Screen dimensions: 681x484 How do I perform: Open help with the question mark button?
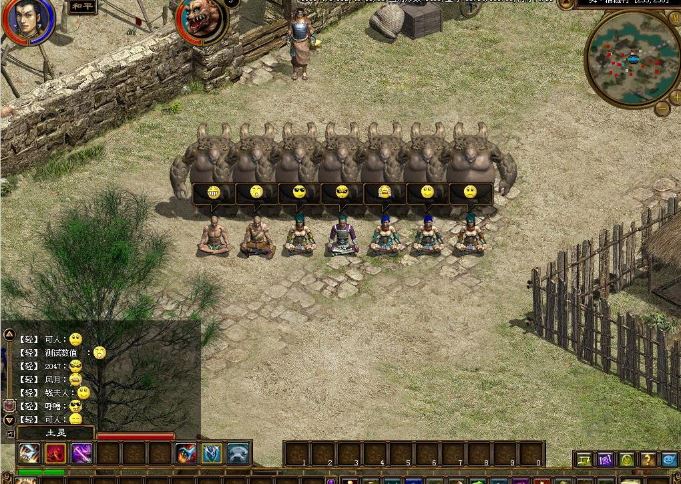tap(648, 460)
